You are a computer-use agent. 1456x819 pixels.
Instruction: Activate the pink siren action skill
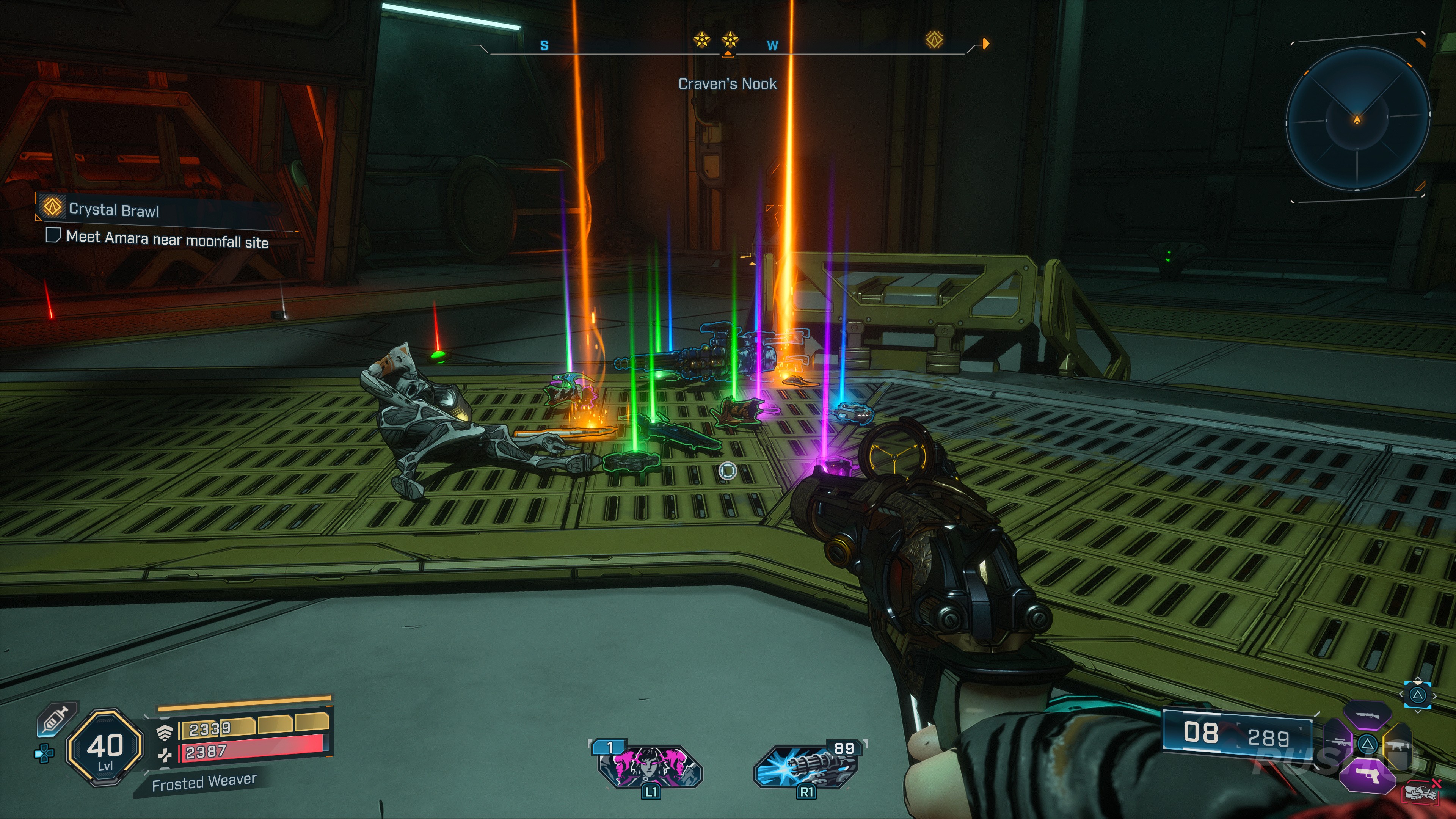pyautogui.click(x=650, y=766)
